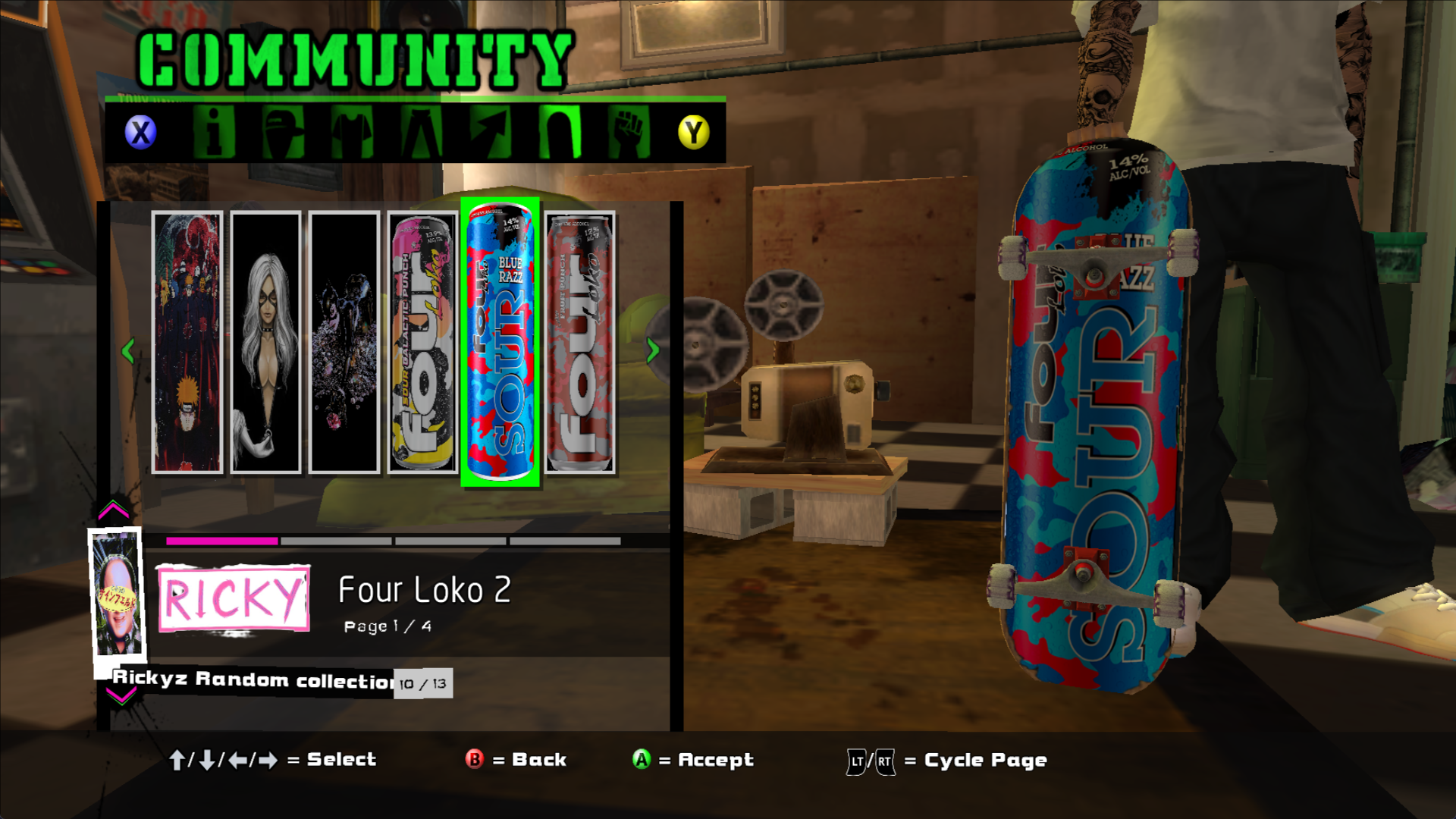Switch to the cap and head tab
This screenshot has height=819, width=1456.
(283, 132)
